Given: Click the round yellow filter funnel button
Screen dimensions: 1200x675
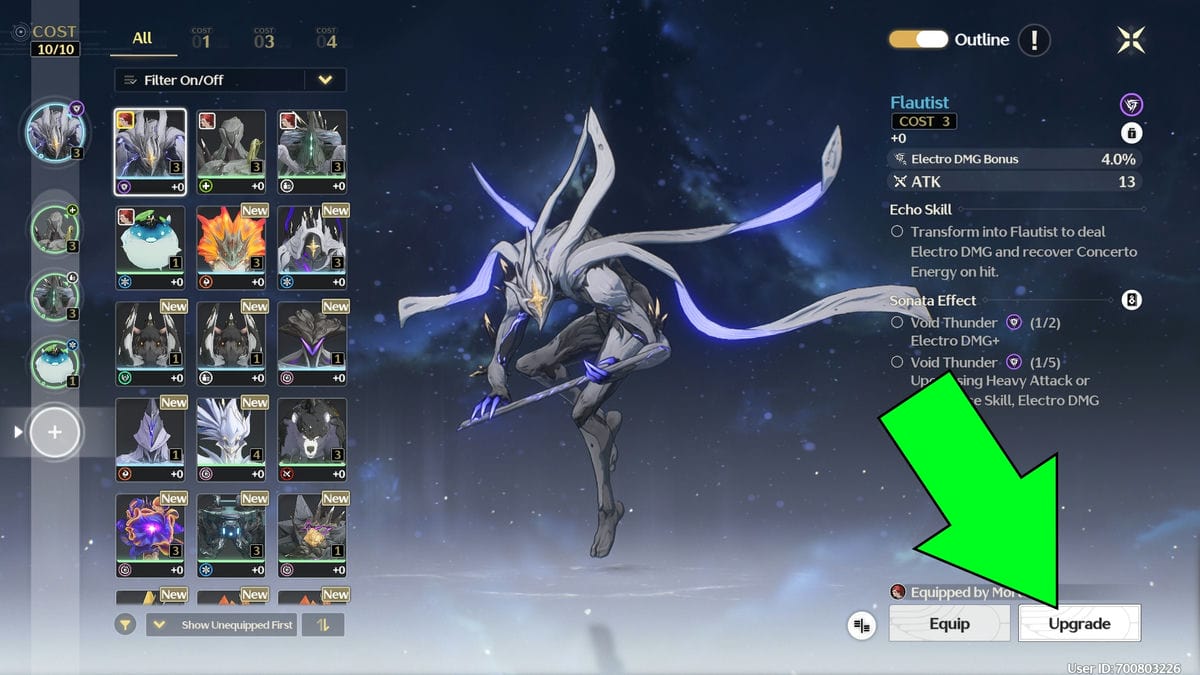Looking at the screenshot, I should [x=126, y=625].
